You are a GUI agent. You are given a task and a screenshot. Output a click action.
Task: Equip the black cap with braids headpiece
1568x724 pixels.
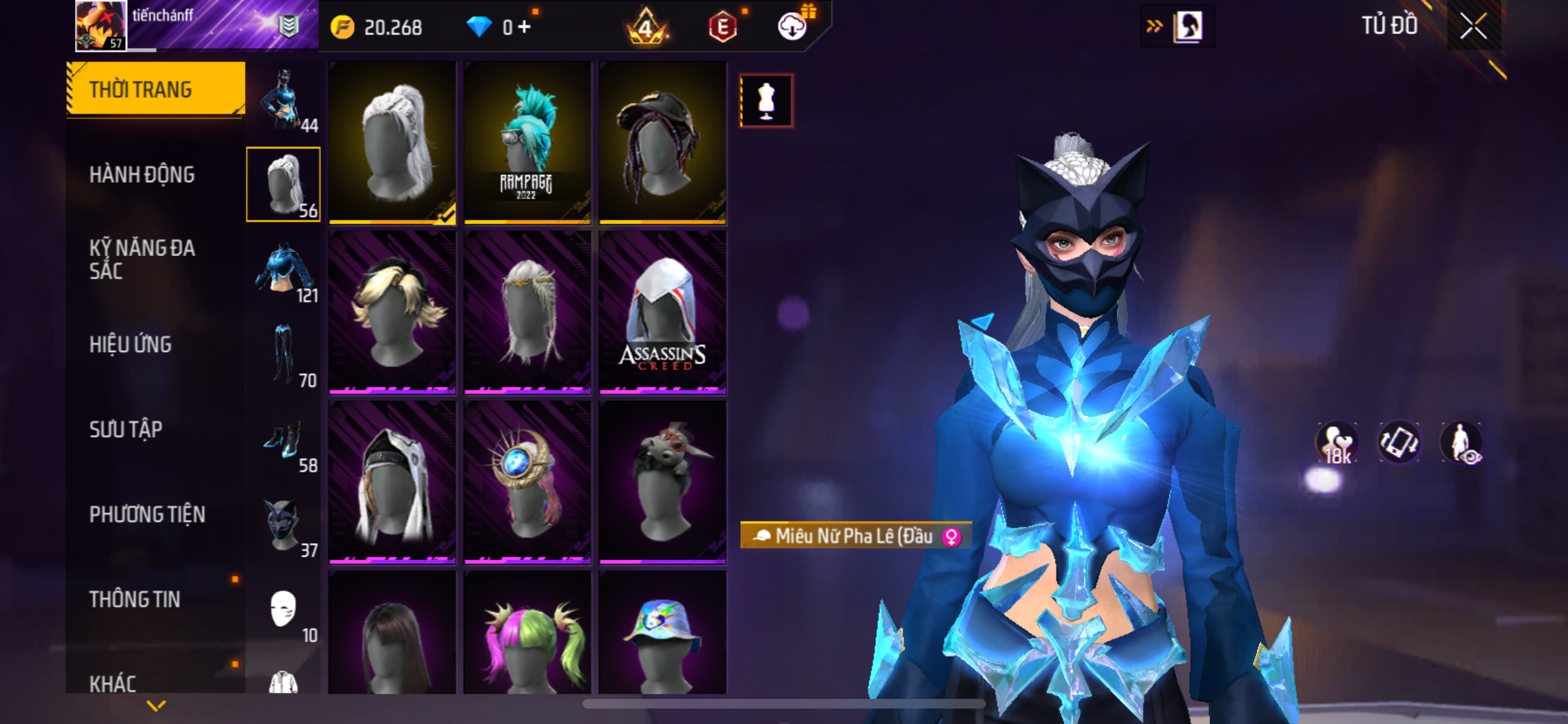tap(662, 143)
